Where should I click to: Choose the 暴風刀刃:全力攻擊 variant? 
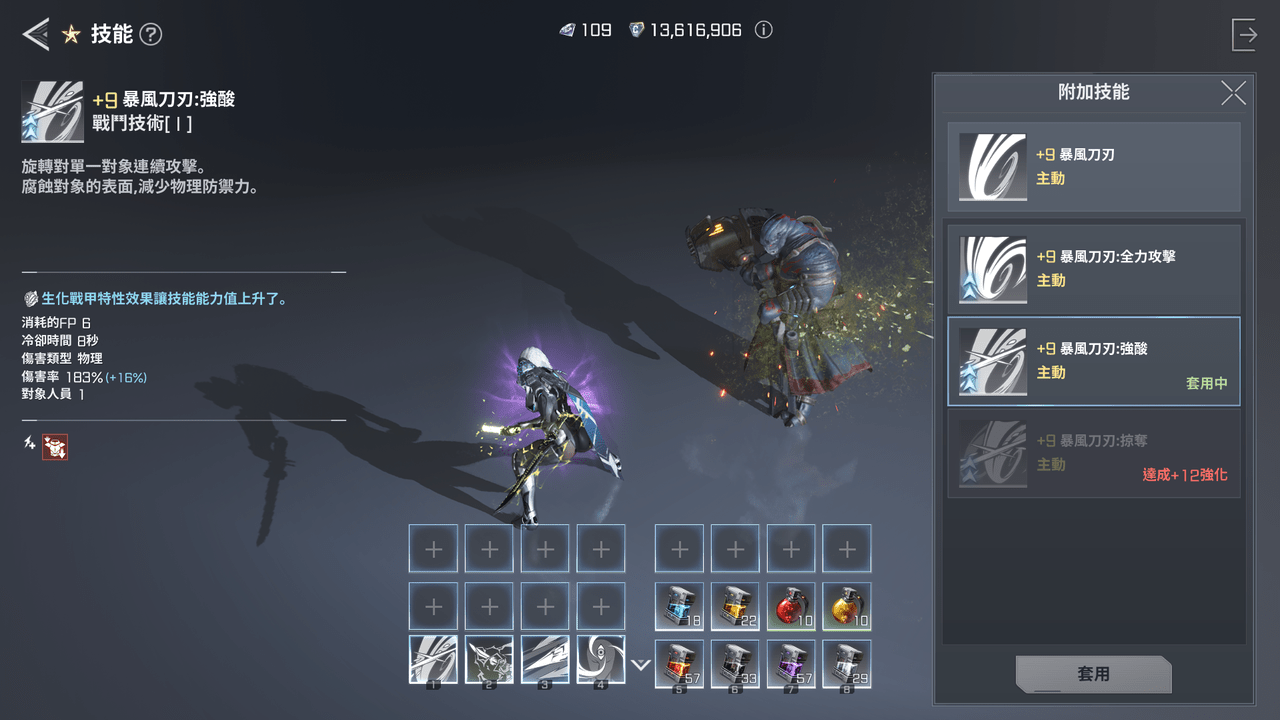tap(1094, 269)
